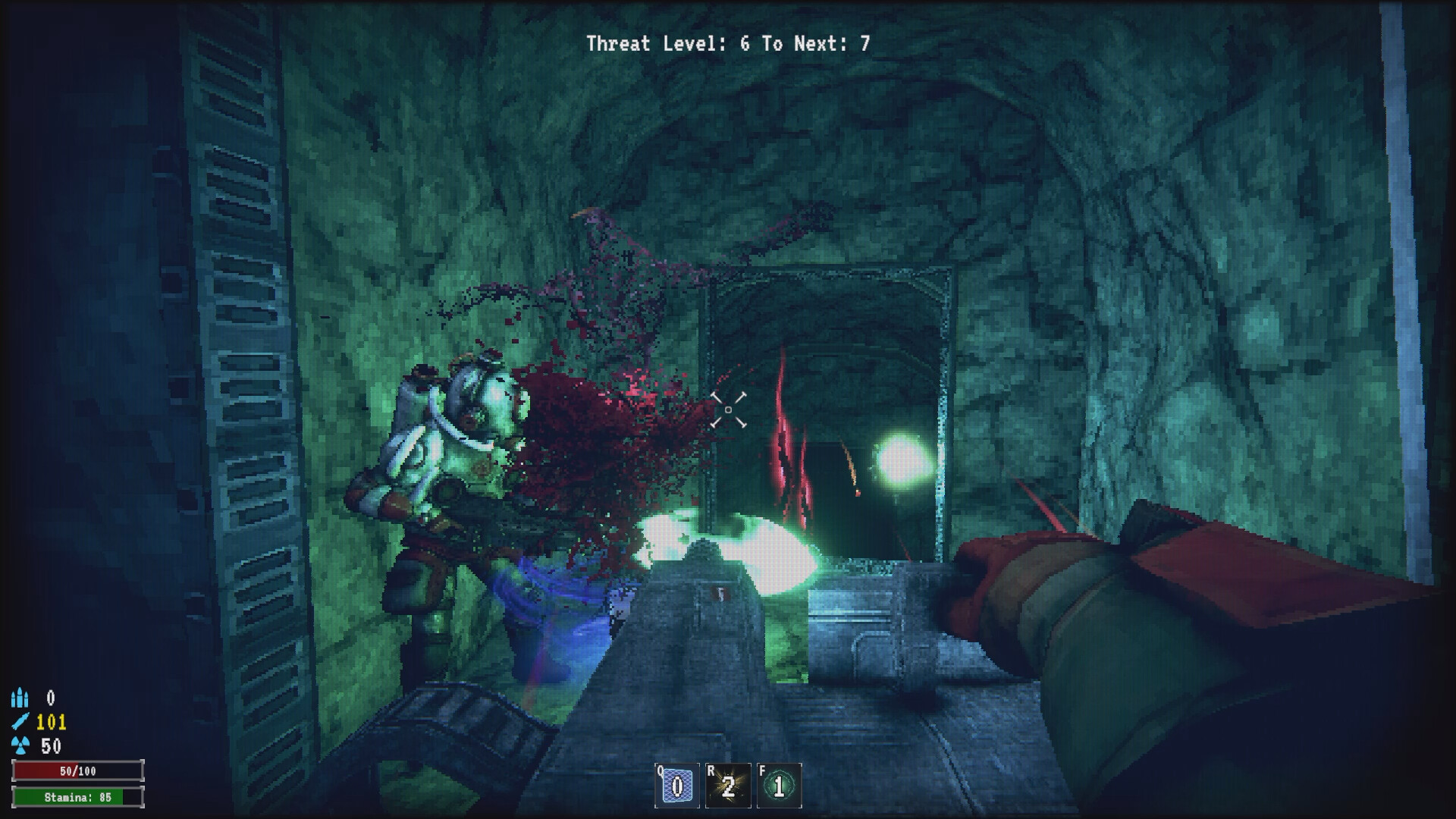Open the To Next: 7 counter
The height and width of the screenshot is (819, 1456).
[819, 43]
